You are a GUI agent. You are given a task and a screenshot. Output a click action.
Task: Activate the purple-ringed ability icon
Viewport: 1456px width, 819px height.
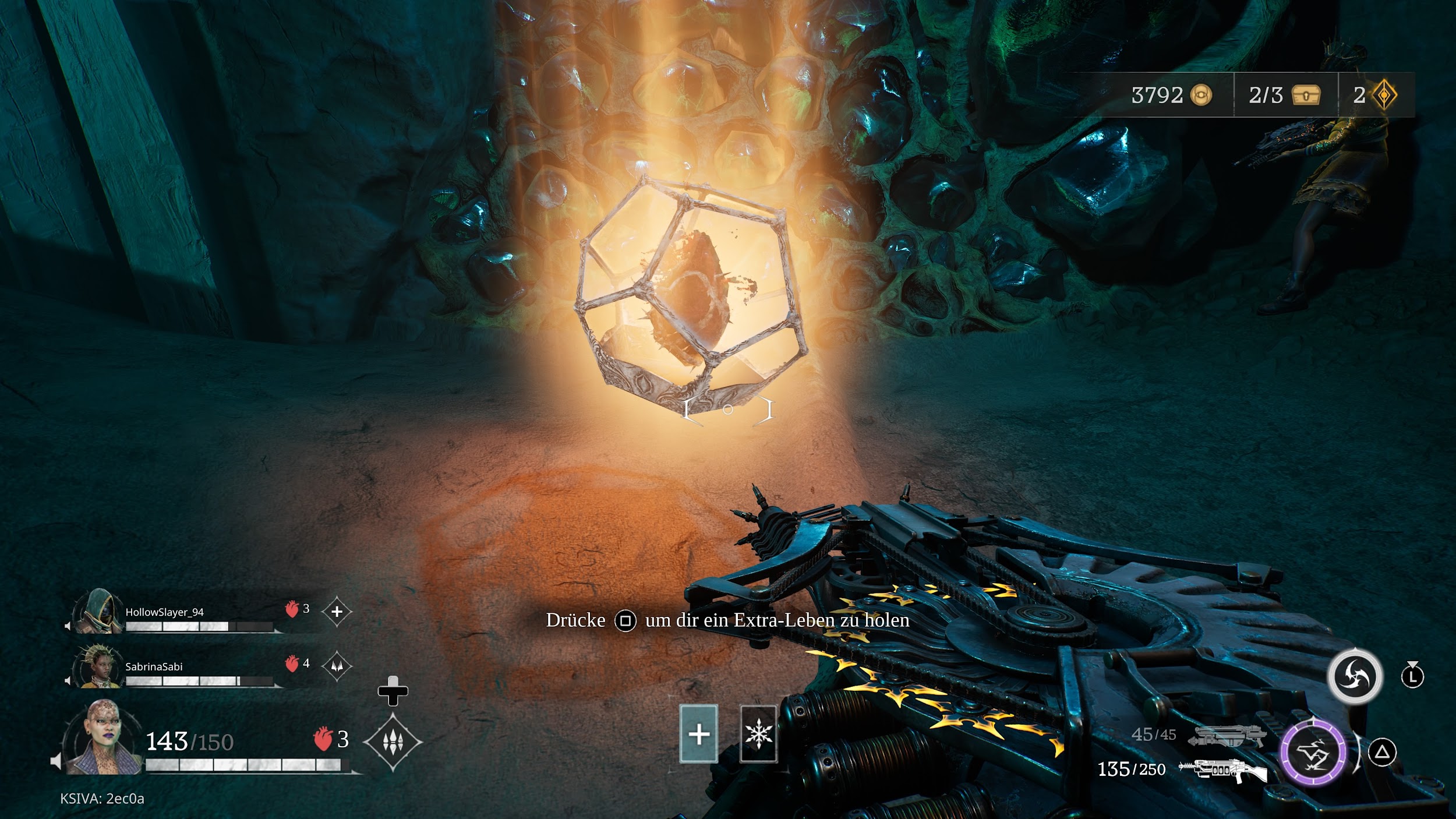tap(1313, 753)
